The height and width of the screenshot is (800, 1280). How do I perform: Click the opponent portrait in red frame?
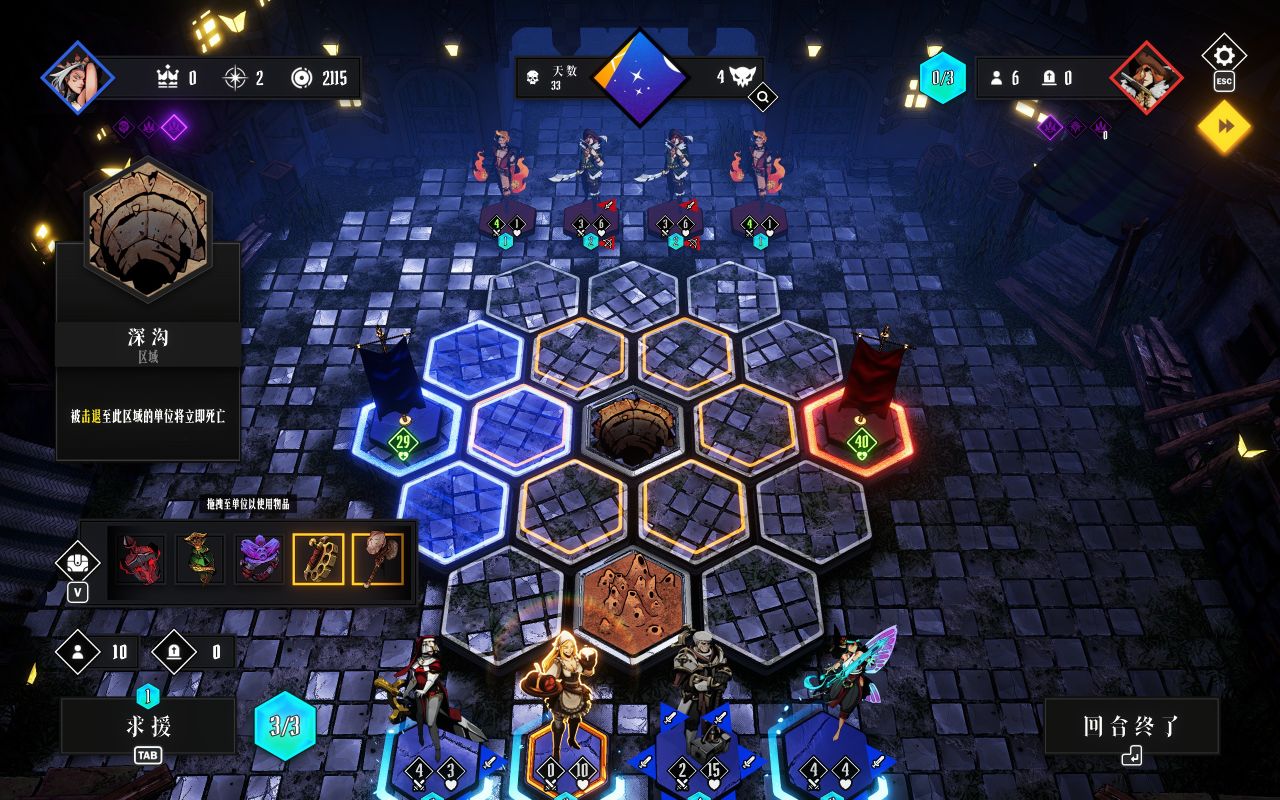pyautogui.click(x=1146, y=77)
